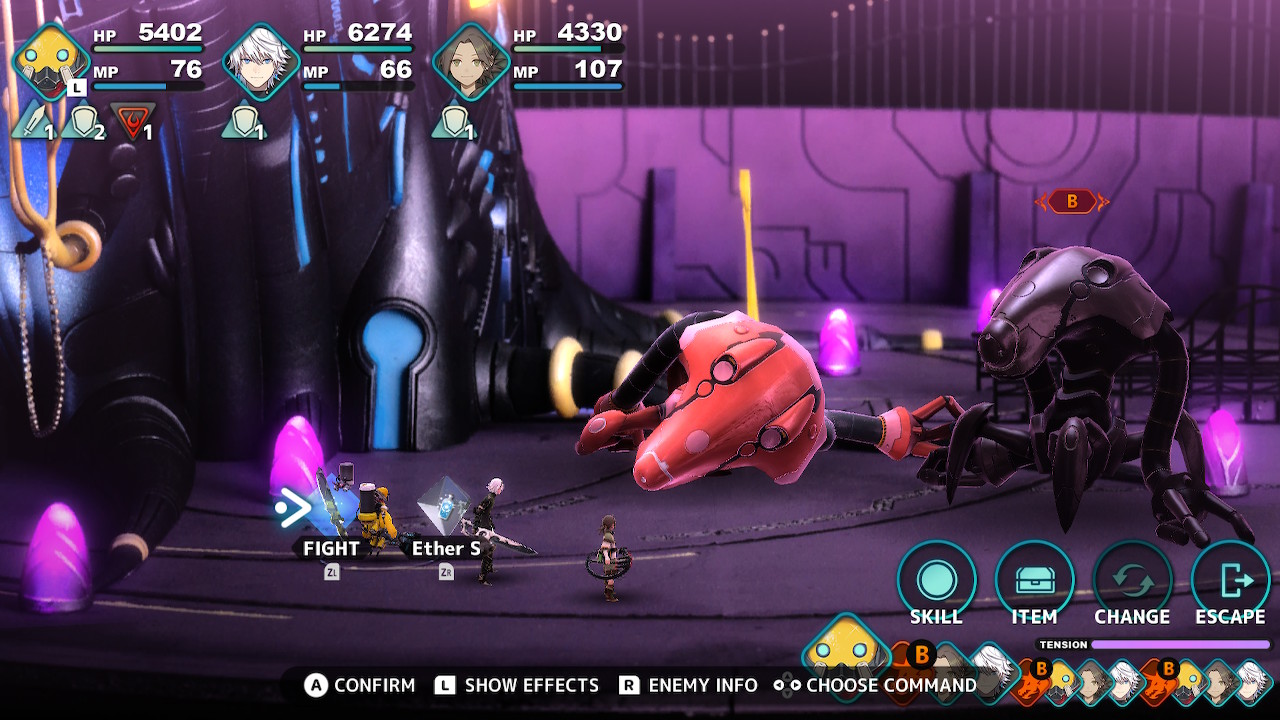Select the ESCAPE command
The width and height of the screenshot is (1280, 720).
coord(1230,580)
